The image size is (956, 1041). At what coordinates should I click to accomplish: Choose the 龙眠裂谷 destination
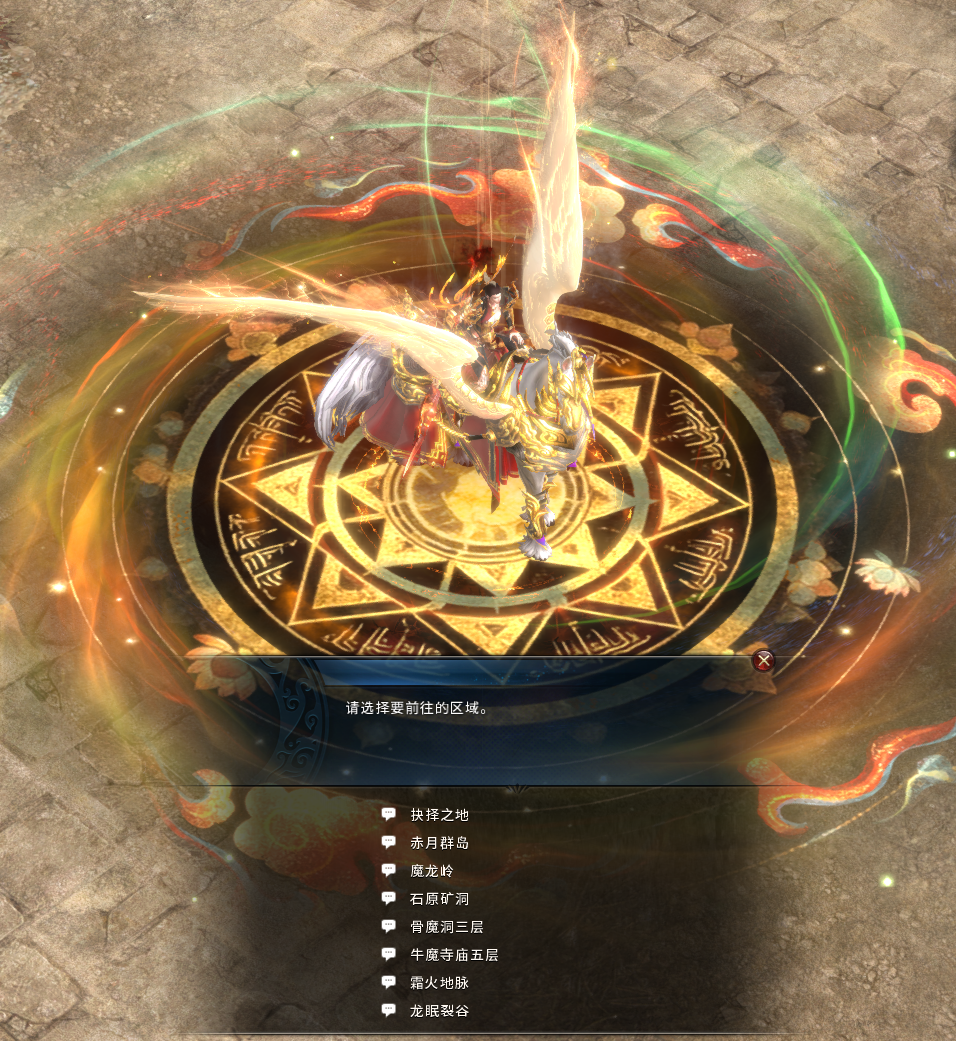click(439, 1011)
